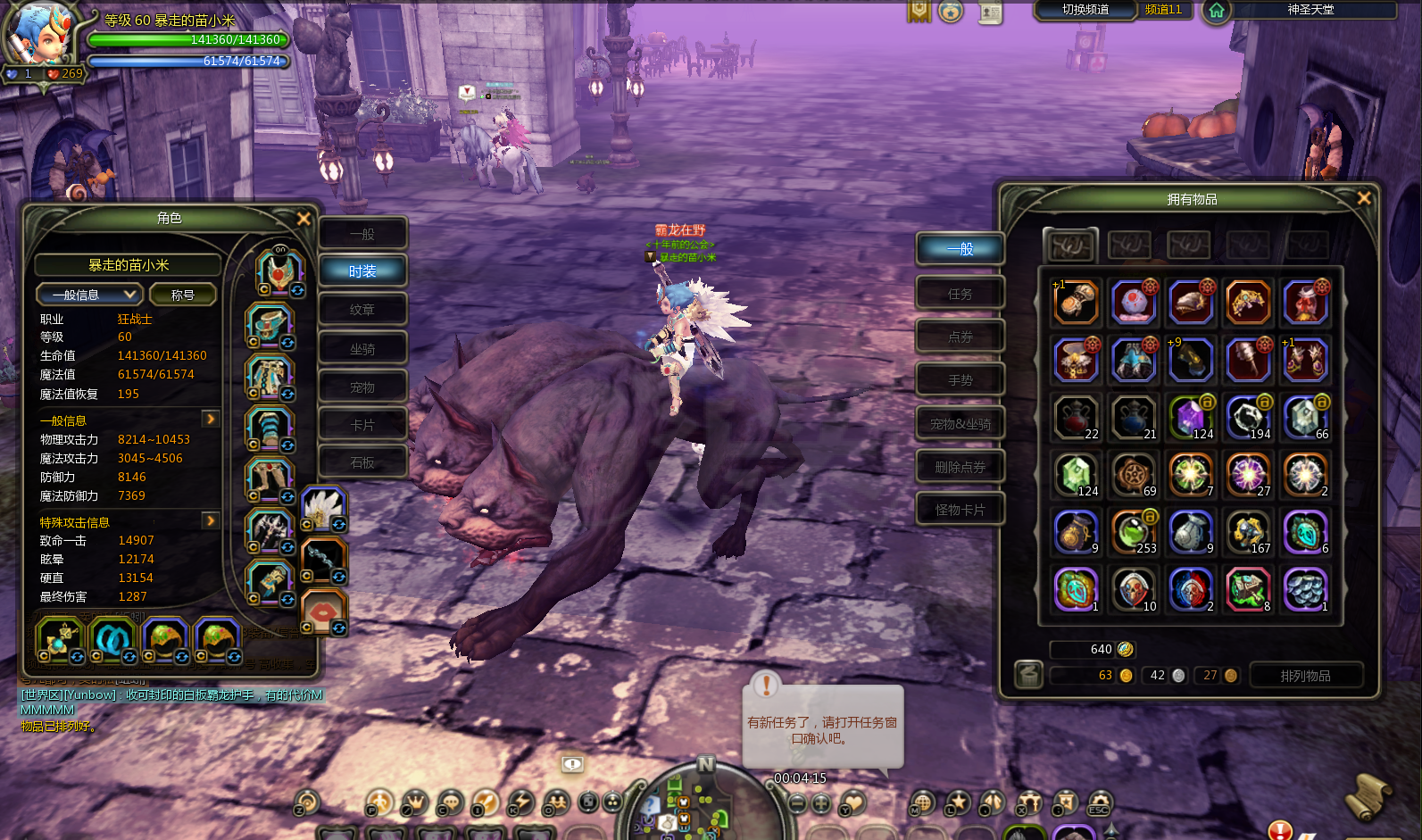Image resolution: width=1422 pixels, height=840 pixels.
Task: Open the 怪物卡片 monster card tab
Action: coord(960,510)
